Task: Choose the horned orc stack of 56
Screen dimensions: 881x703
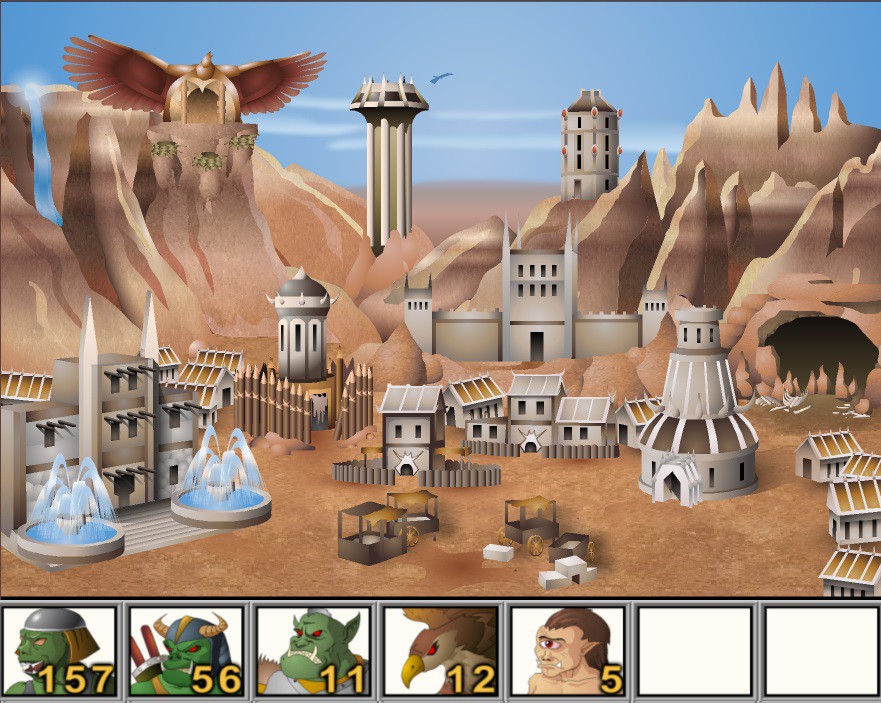Action: 187,651
